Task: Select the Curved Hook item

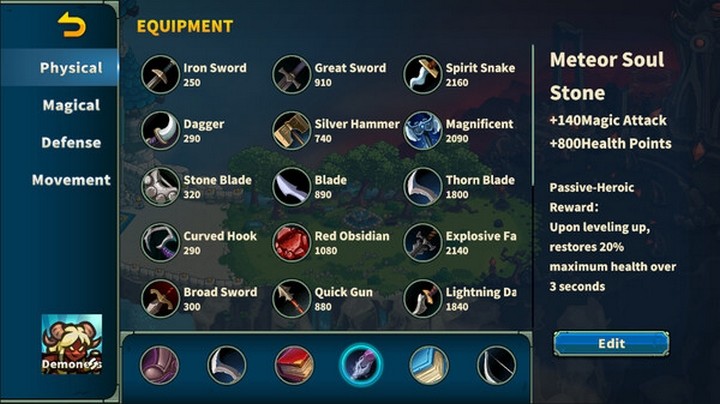Action: coord(161,242)
